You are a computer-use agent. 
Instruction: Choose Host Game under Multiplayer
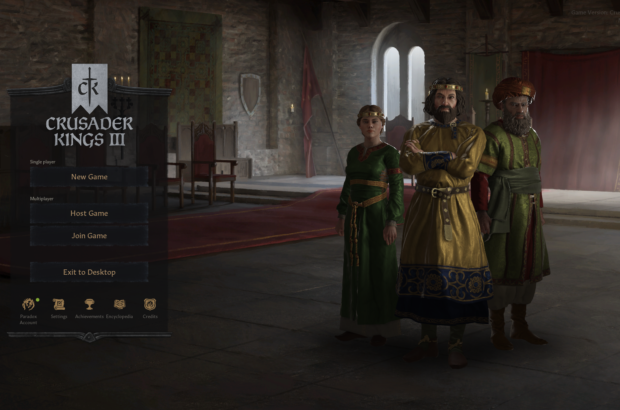point(89,213)
